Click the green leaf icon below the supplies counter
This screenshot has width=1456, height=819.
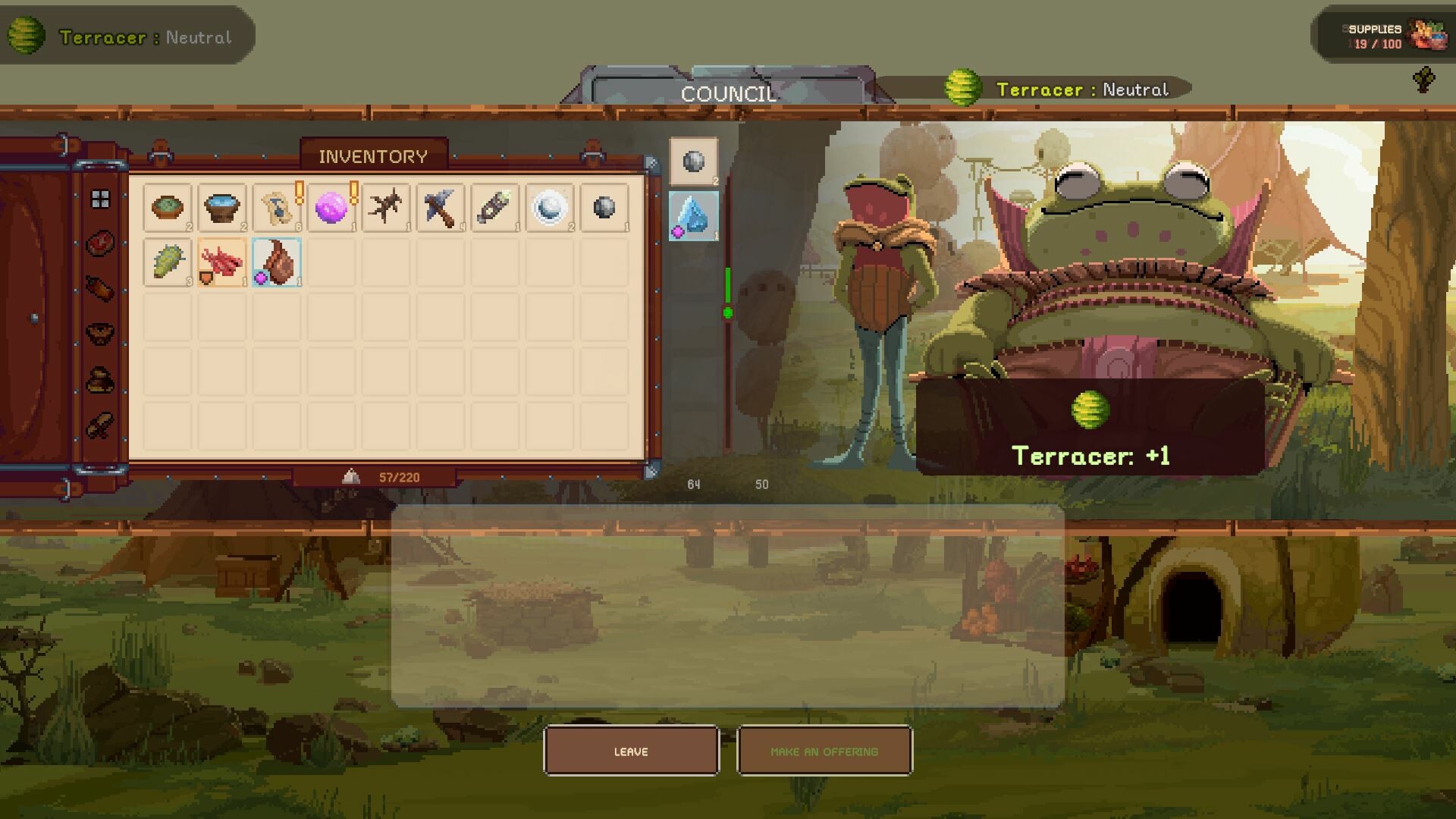[x=1423, y=80]
